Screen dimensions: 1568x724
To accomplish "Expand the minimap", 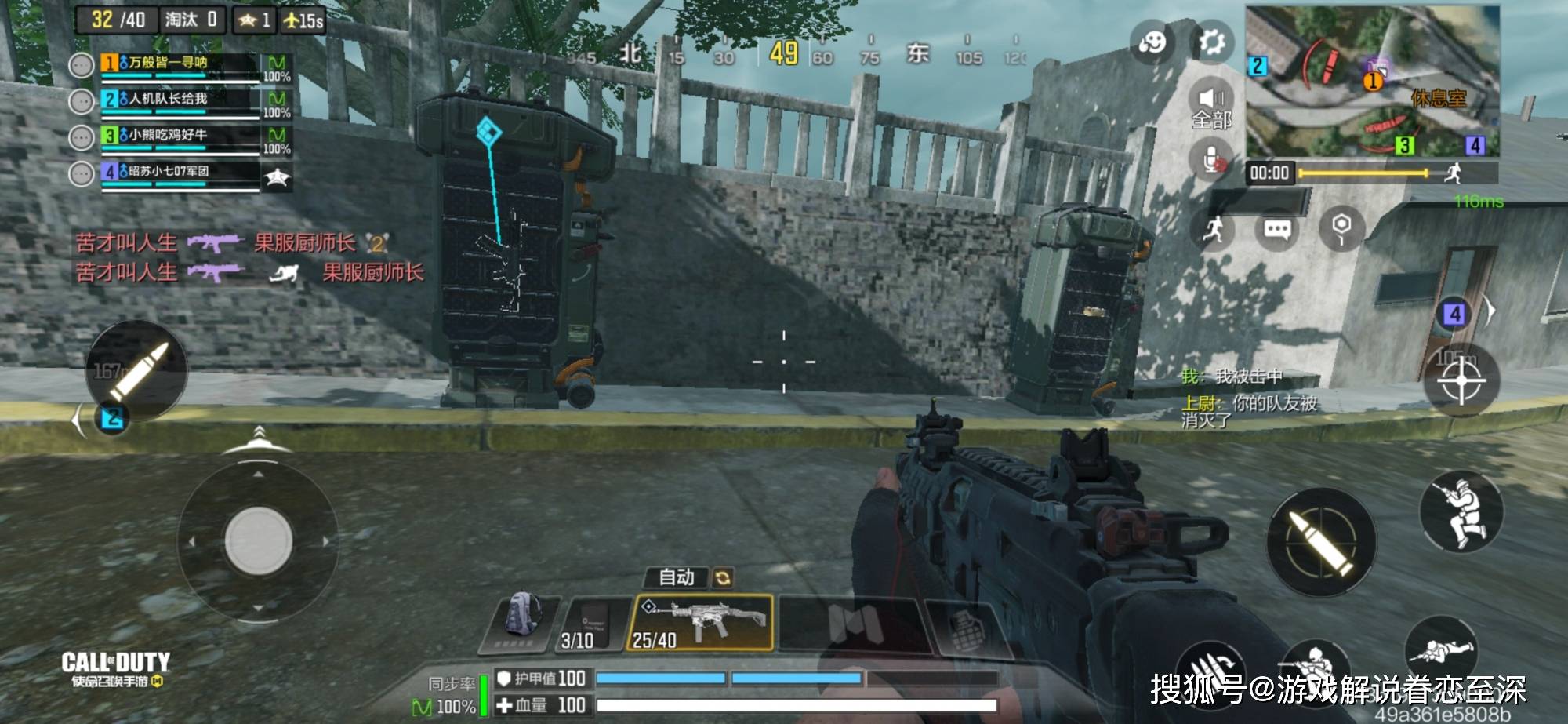I will pos(1372,82).
